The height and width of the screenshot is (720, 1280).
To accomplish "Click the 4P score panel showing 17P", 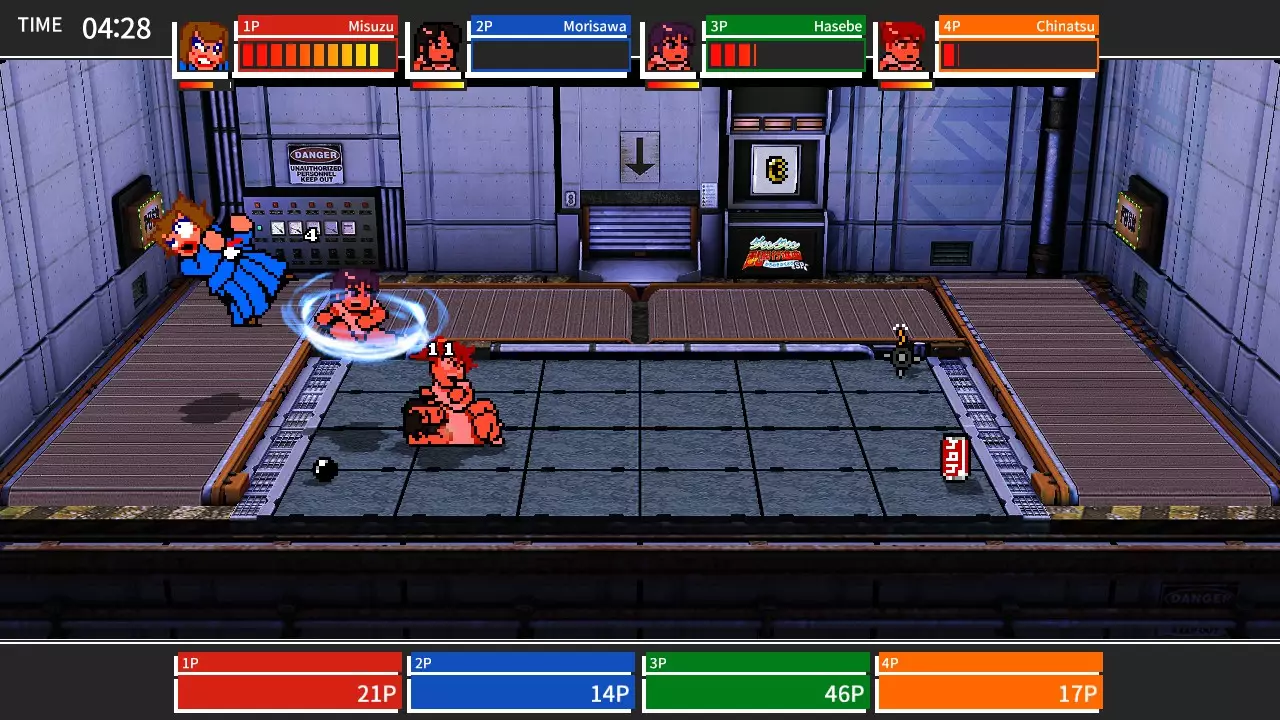I will (x=989, y=680).
